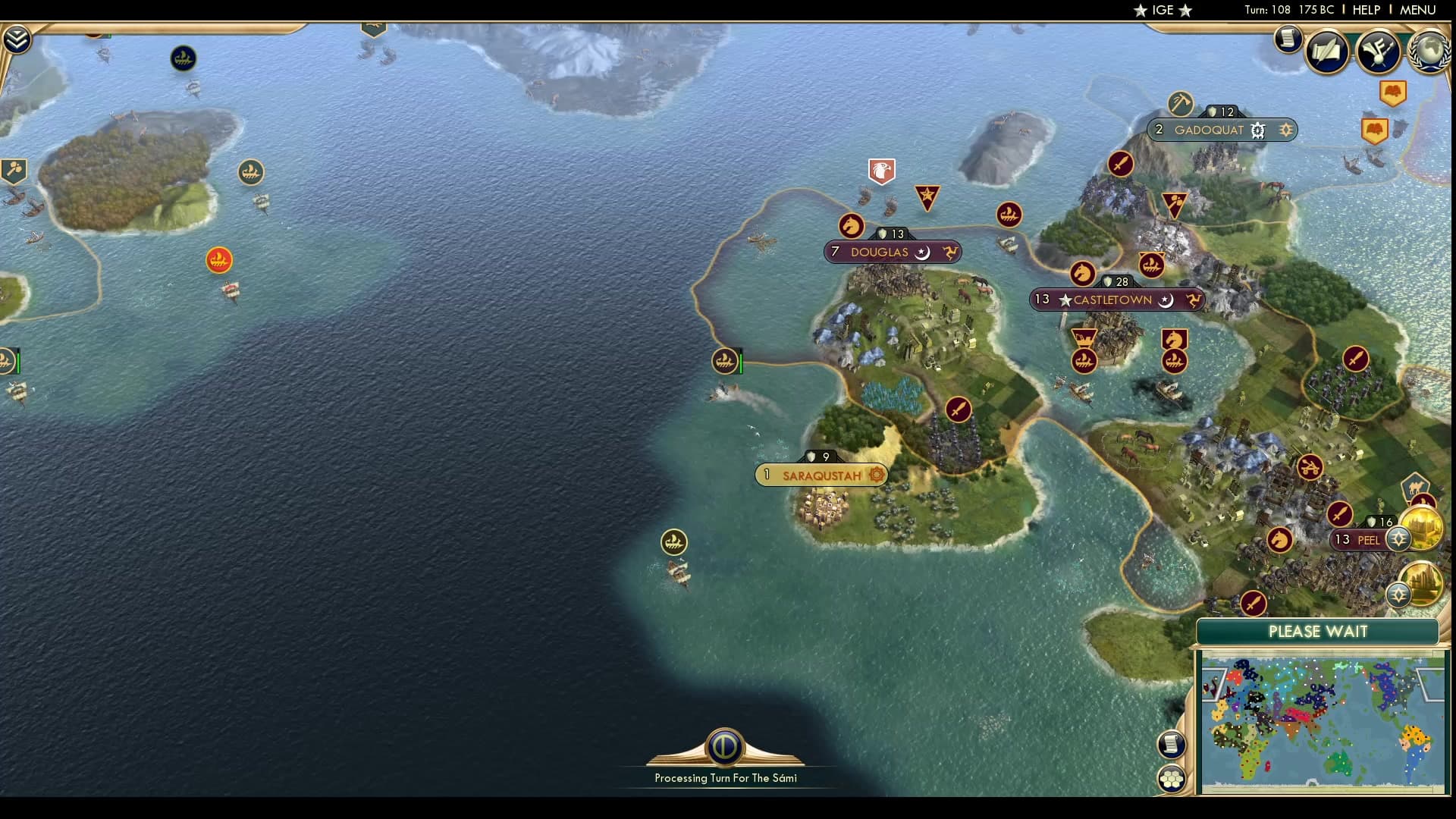This screenshot has height=819, width=1456.
Task: Select the mounted unit flag above Douglas
Action: [852, 224]
